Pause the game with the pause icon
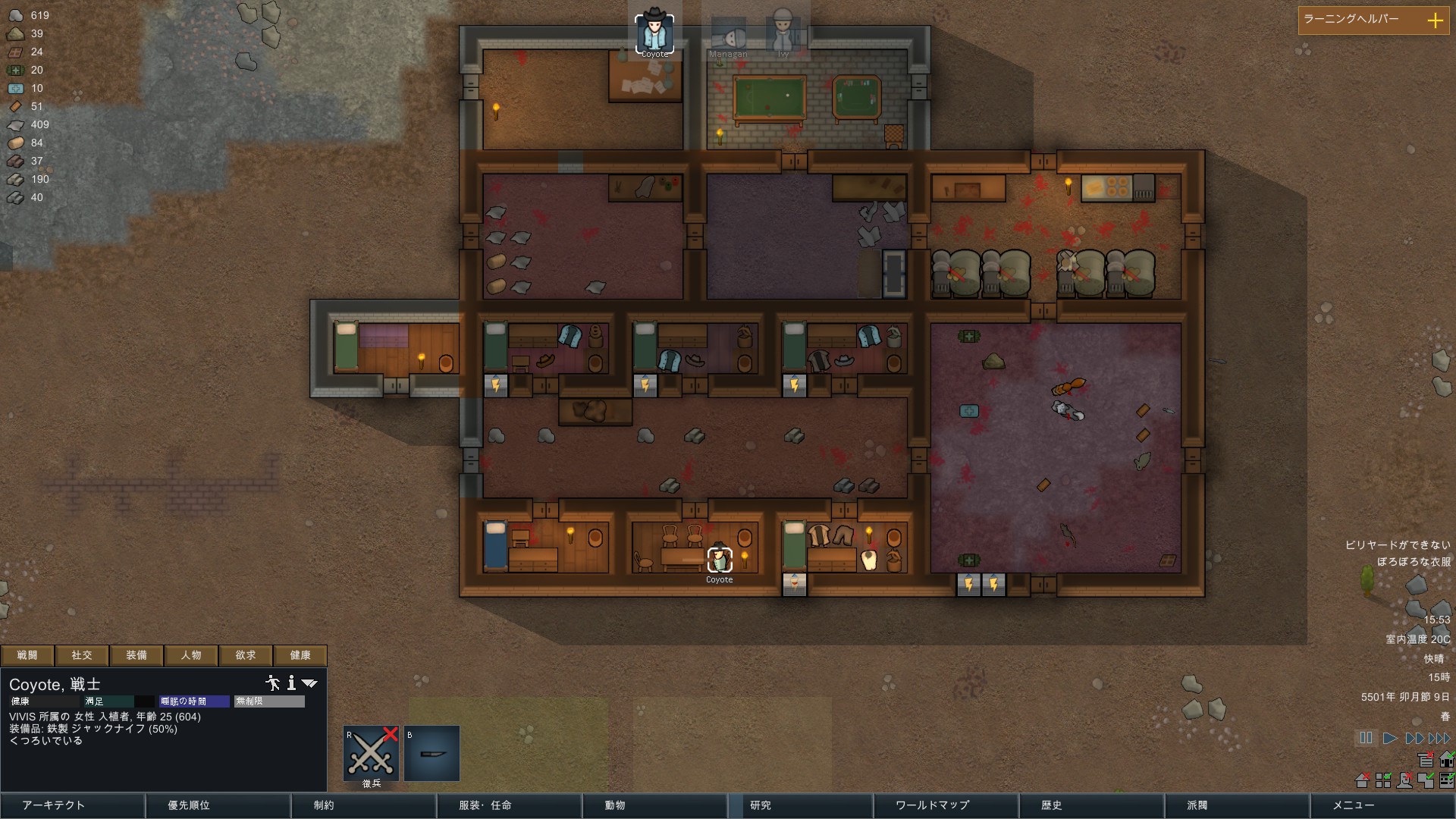The height and width of the screenshot is (819, 1456). [x=1366, y=738]
